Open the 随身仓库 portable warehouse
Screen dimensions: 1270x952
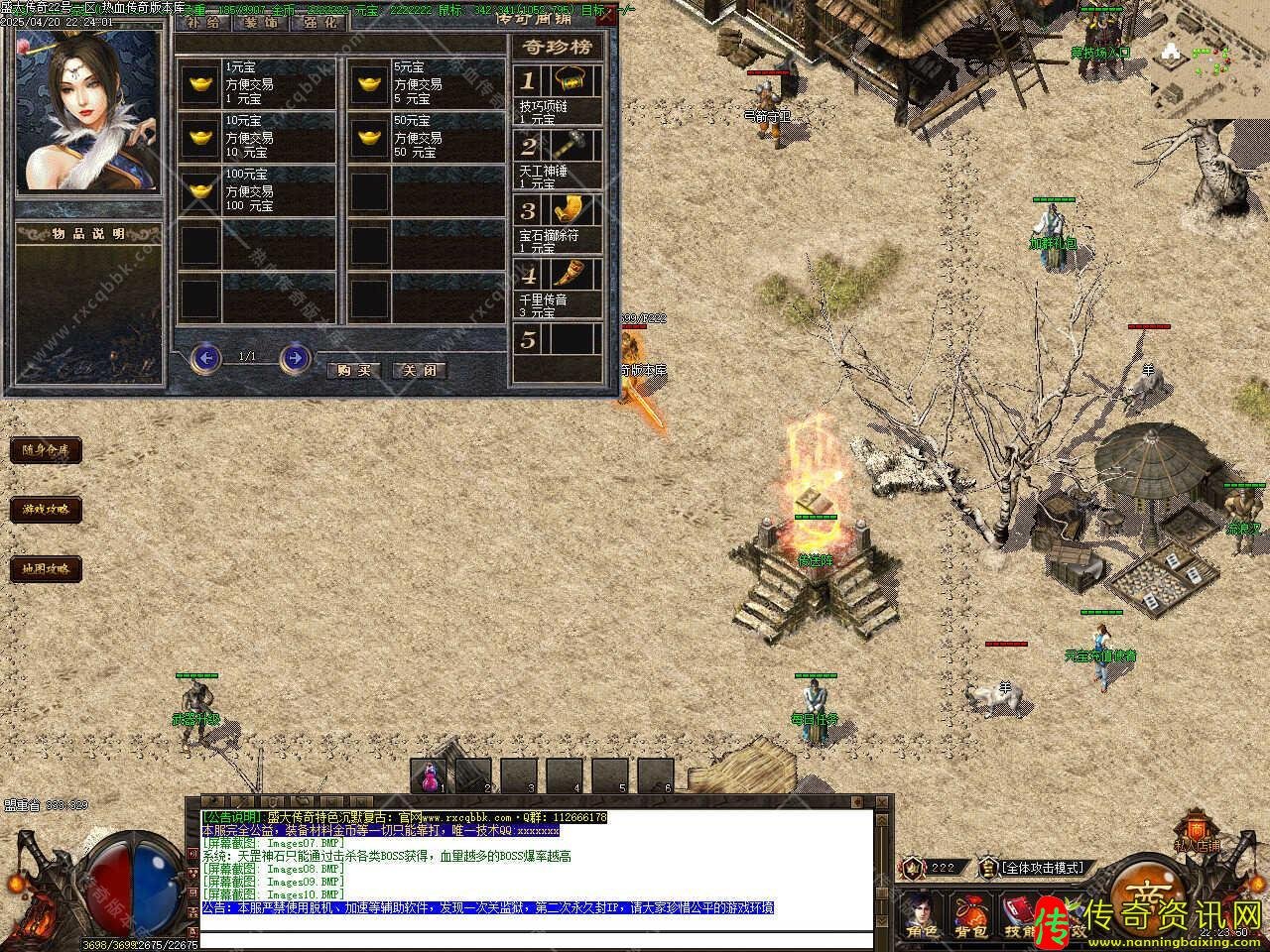[x=46, y=450]
